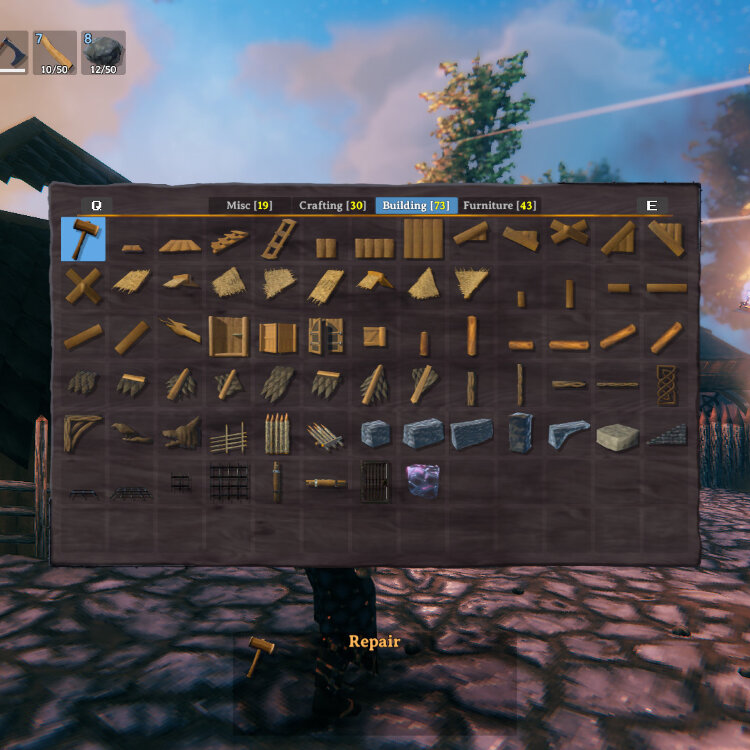Select the iron gate piece
The height and width of the screenshot is (750, 750).
[x=376, y=481]
